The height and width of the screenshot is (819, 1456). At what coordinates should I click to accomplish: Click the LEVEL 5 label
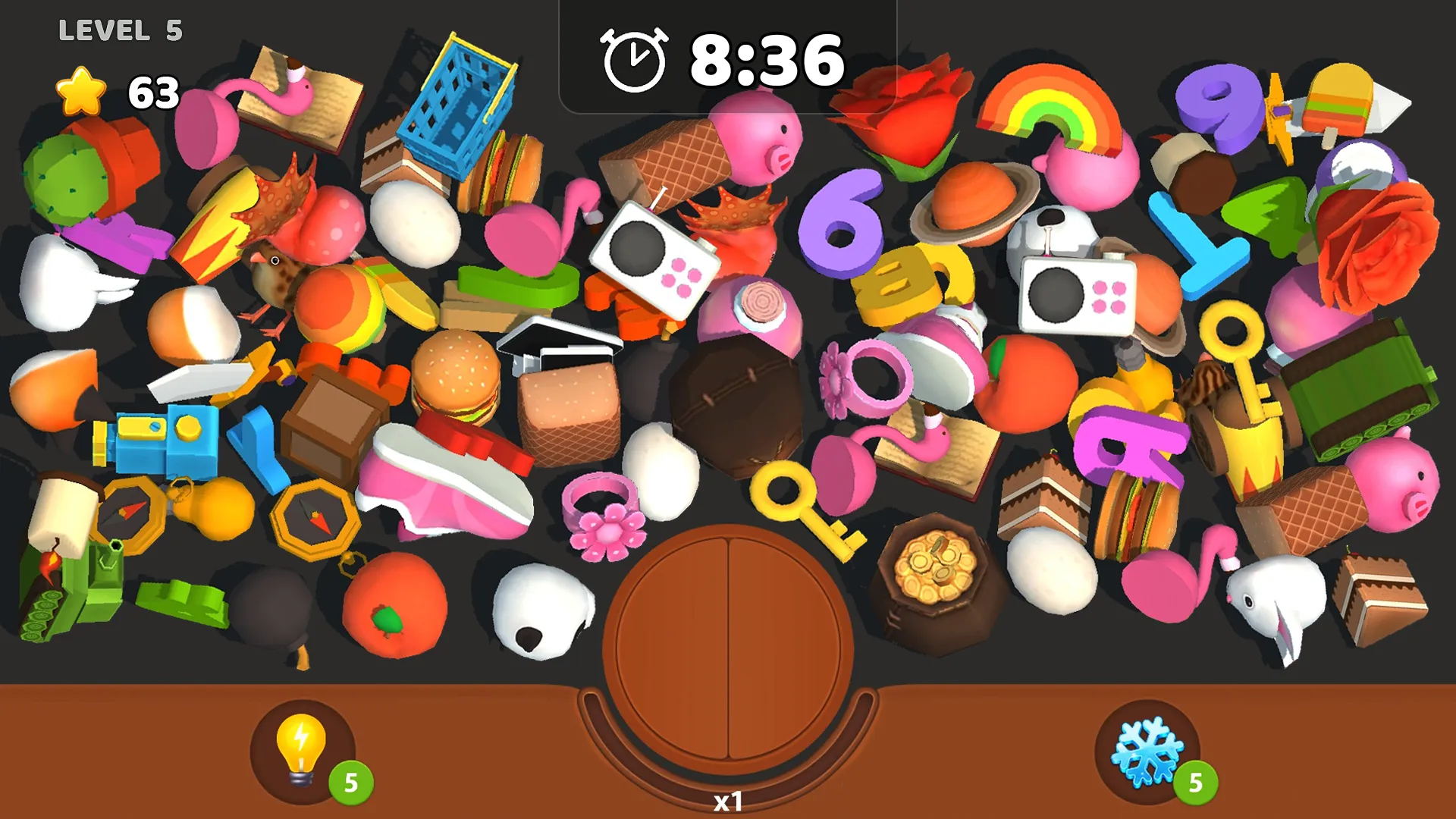(119, 30)
